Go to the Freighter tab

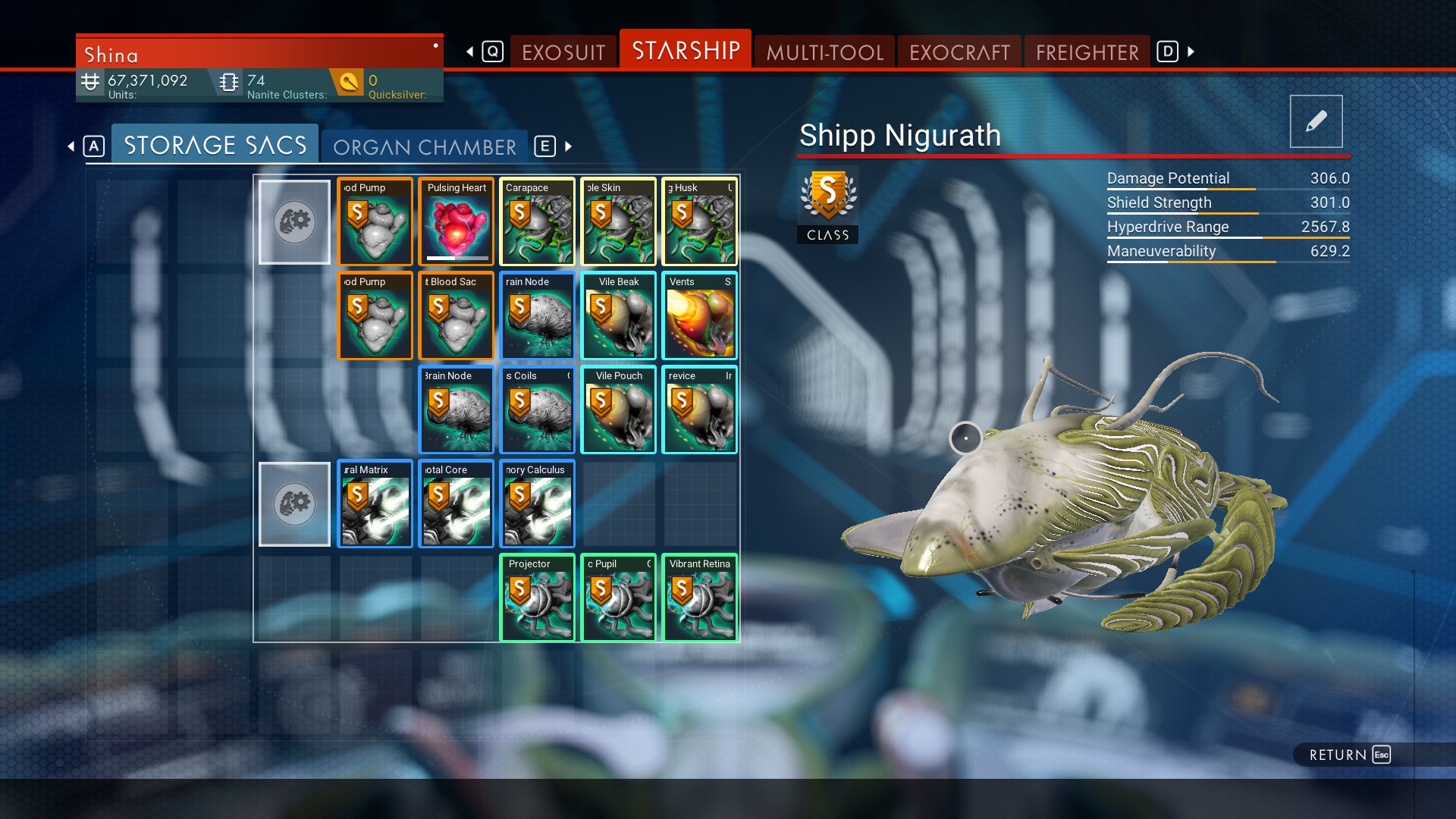coord(1087,52)
